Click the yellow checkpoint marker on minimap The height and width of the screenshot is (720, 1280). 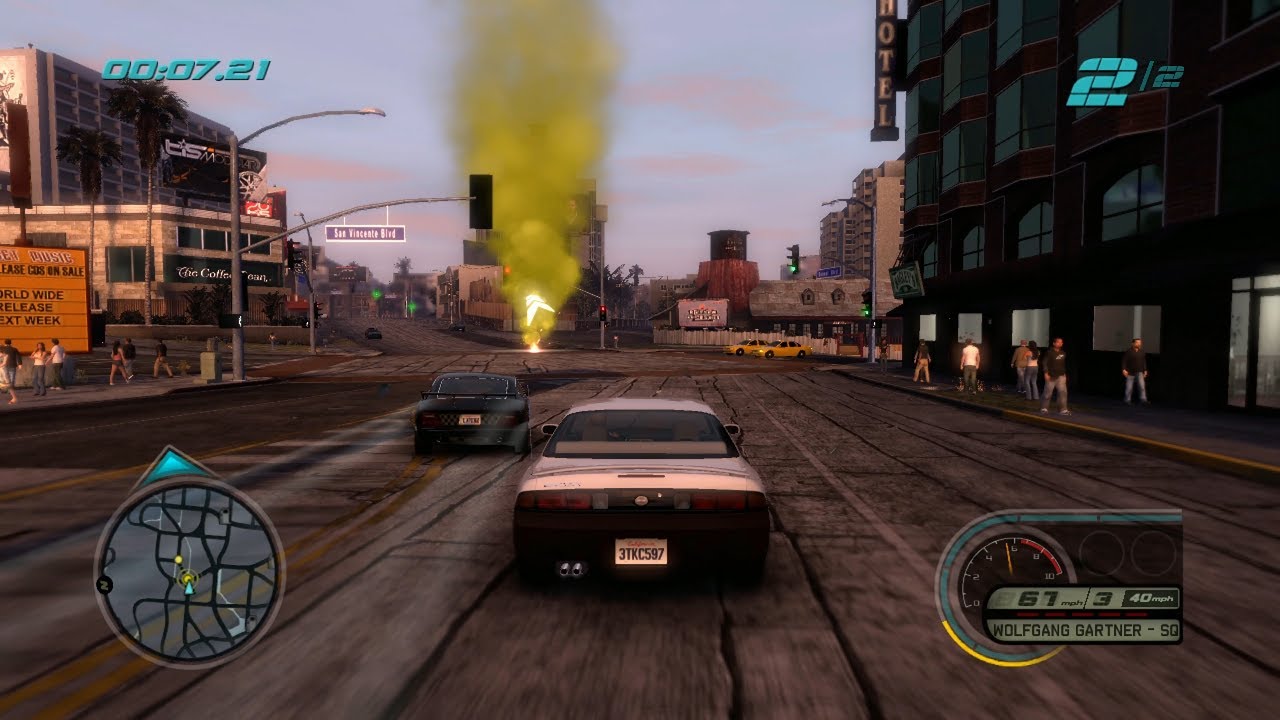click(178, 558)
